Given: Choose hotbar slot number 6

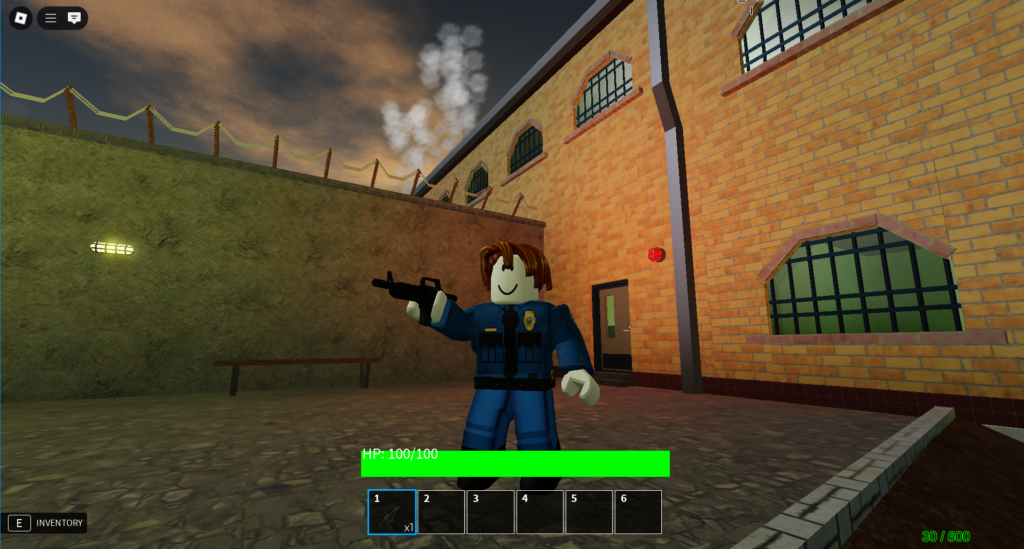Looking at the screenshot, I should [x=638, y=511].
